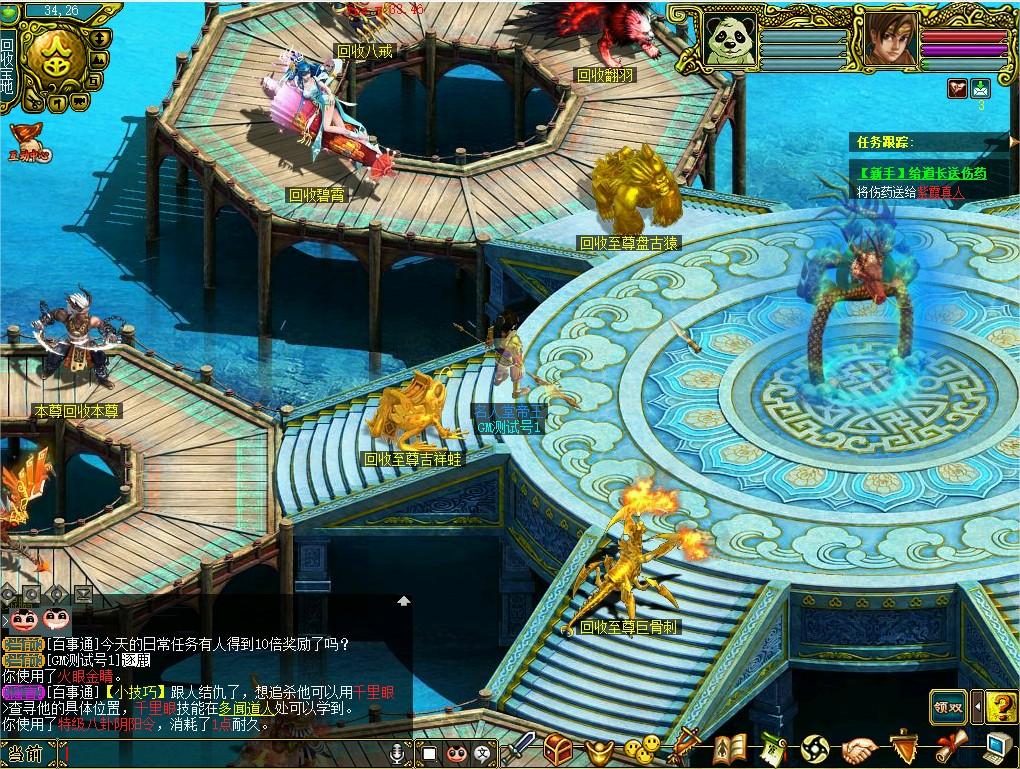
Task: Open the 【新手】给道长送伤药 quest tracker entry
Action: (x=921, y=173)
